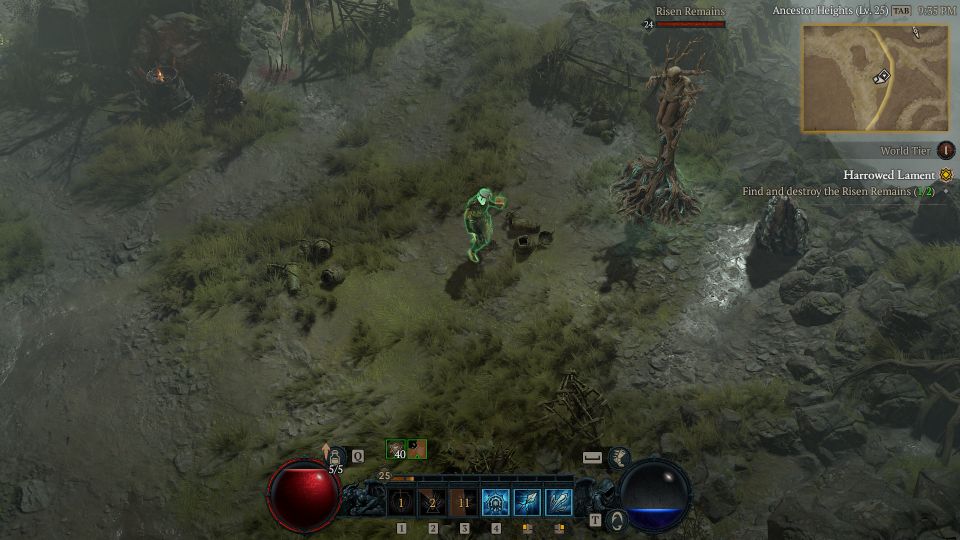Image resolution: width=960 pixels, height=540 pixels.
Task: Activate the skill on cooldown showing 1
Action: [x=401, y=502]
